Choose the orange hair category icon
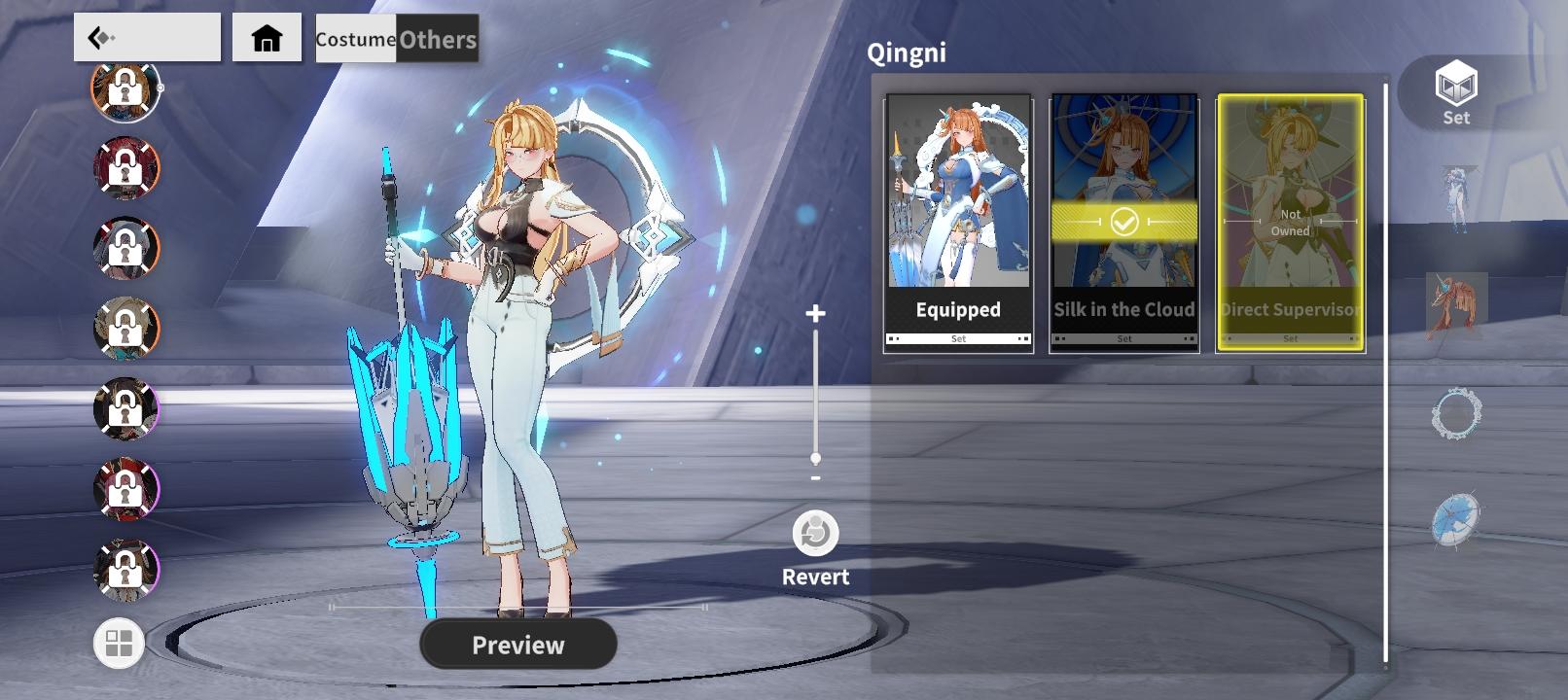The width and height of the screenshot is (1568, 700). (1456, 305)
